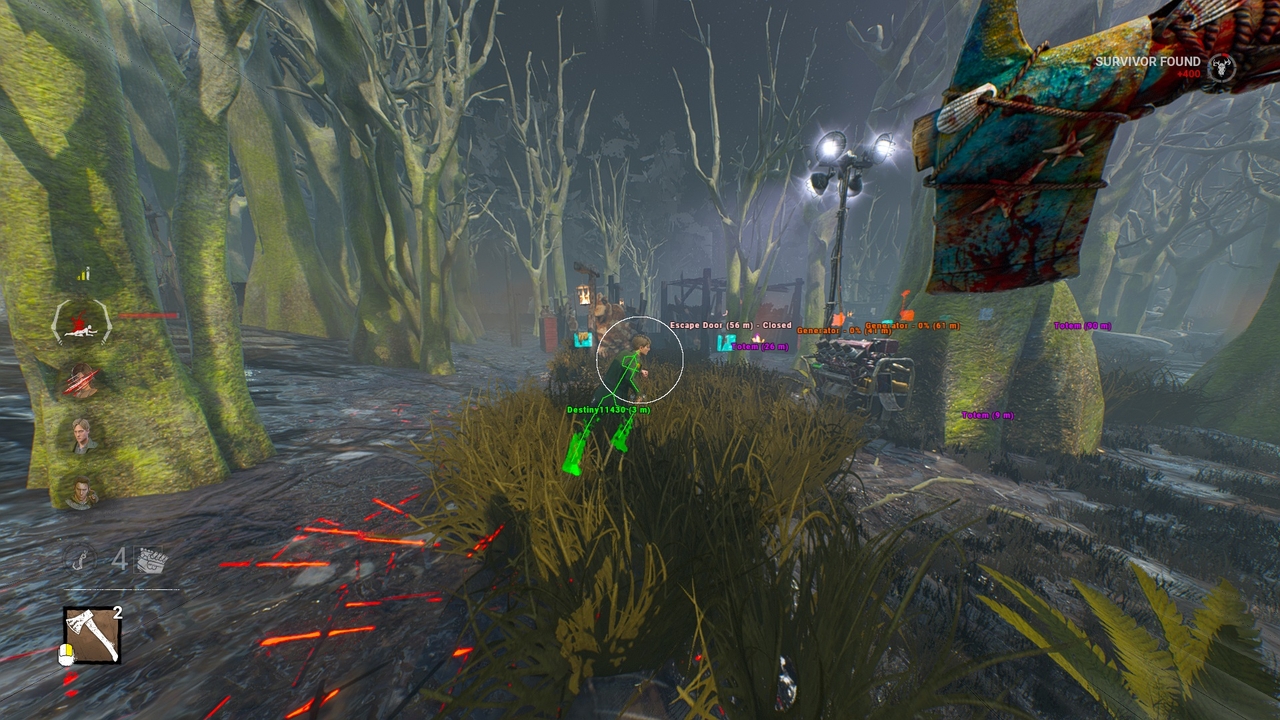The height and width of the screenshot is (720, 1280).
Task: Click the orange Generator 0% (61 m) label
Action: (910, 325)
